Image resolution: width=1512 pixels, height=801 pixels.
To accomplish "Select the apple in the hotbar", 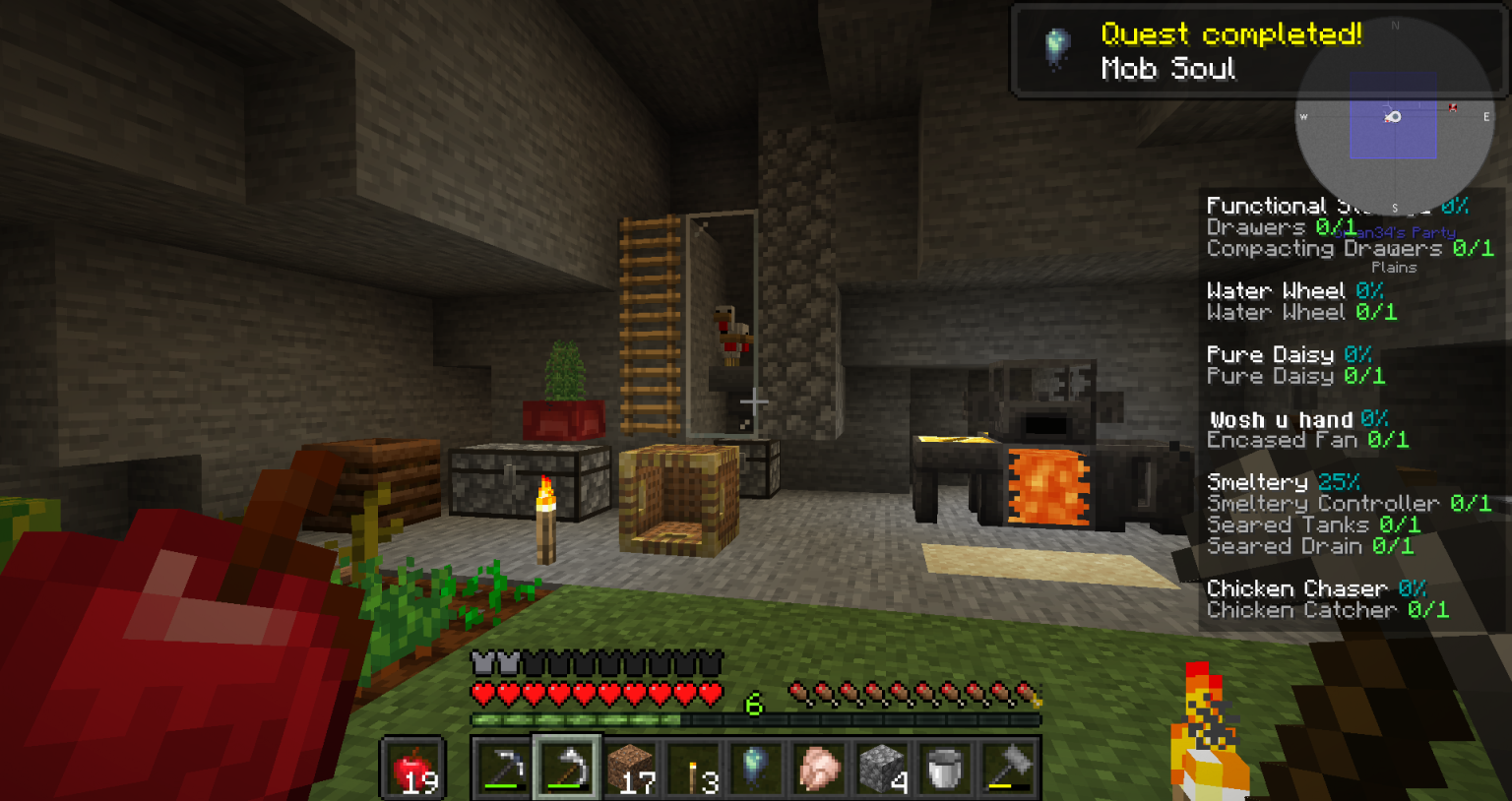I will tap(412, 770).
